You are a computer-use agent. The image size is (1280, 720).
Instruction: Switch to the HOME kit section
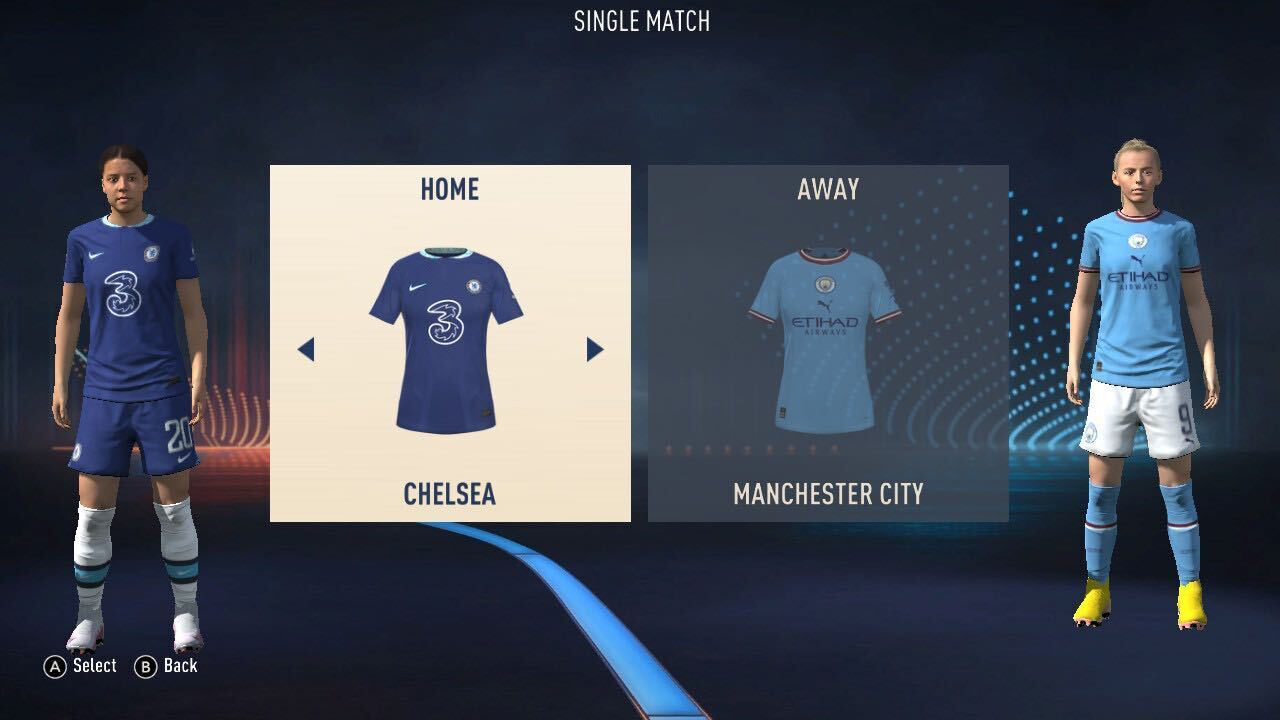coord(448,189)
